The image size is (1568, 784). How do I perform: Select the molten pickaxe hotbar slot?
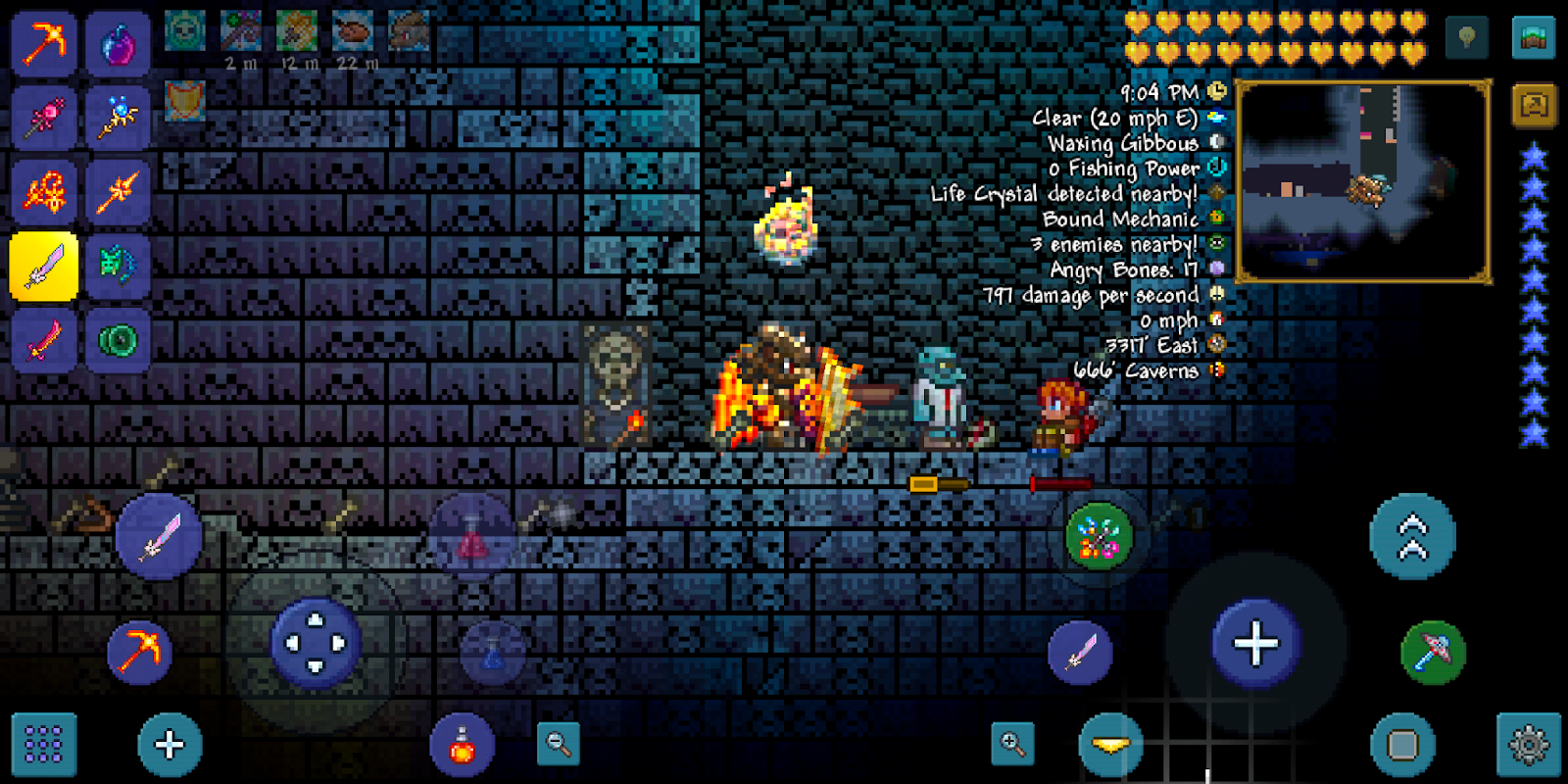point(44,44)
